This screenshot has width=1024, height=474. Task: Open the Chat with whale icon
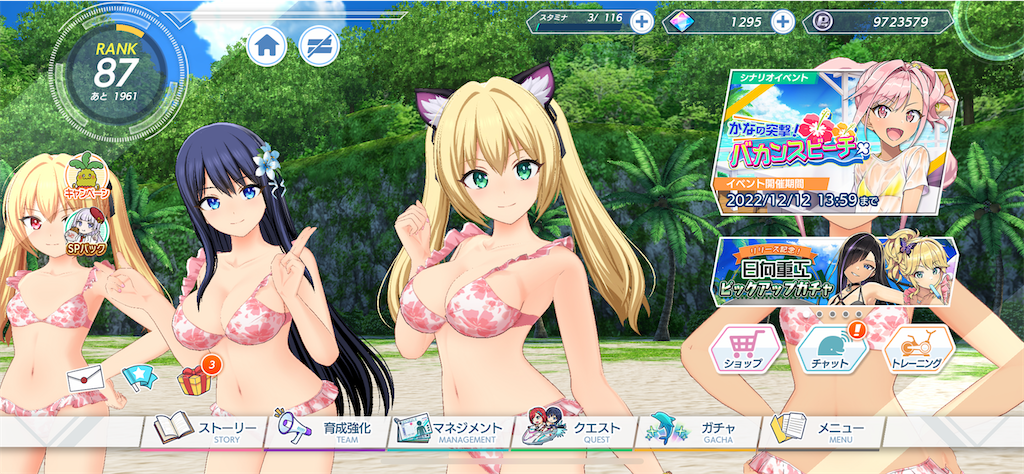pyautogui.click(x=830, y=350)
